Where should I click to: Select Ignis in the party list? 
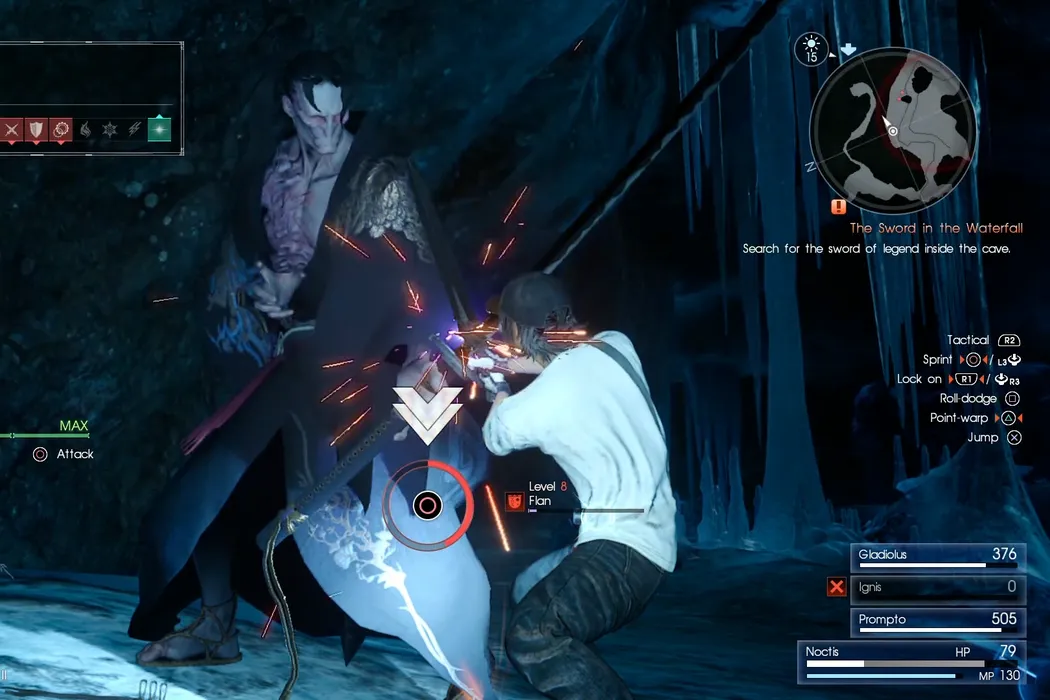(938, 587)
